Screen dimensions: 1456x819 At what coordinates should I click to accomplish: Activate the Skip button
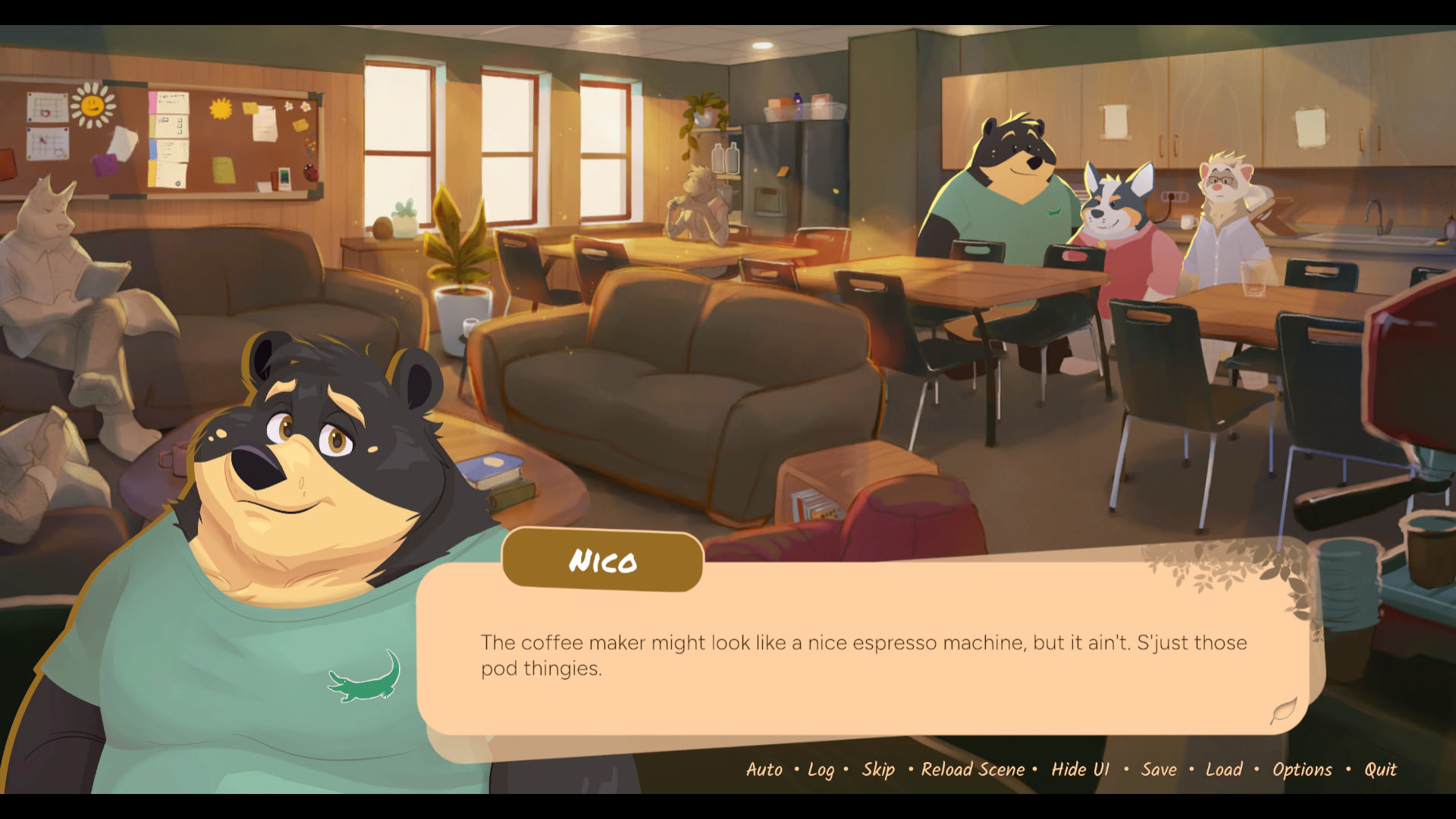(878, 770)
